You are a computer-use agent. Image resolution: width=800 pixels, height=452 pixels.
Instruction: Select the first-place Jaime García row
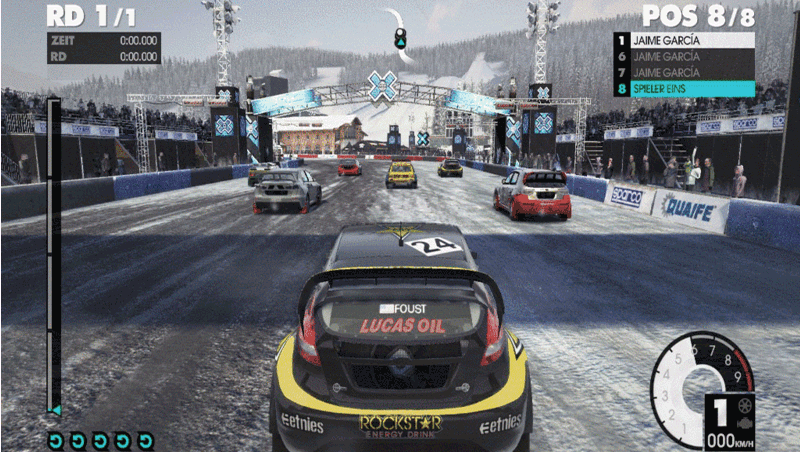[x=684, y=41]
